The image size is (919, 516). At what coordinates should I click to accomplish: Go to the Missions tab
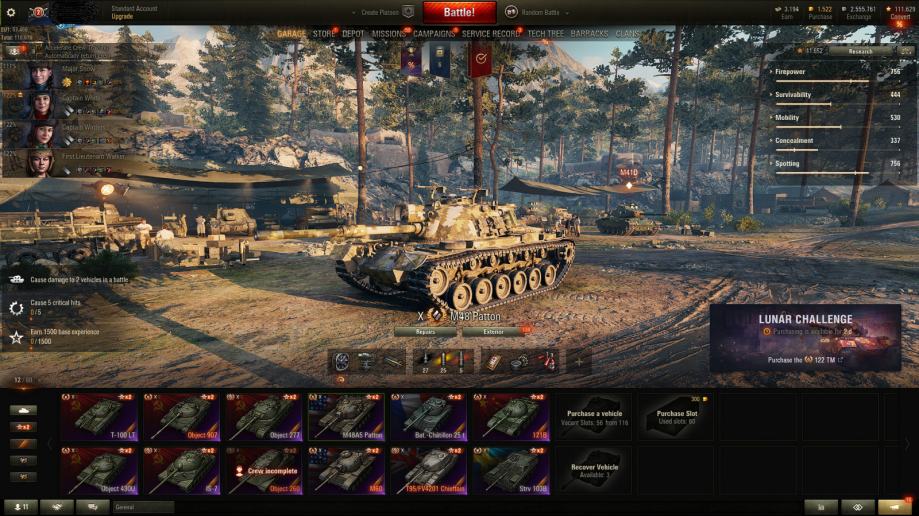[389, 34]
